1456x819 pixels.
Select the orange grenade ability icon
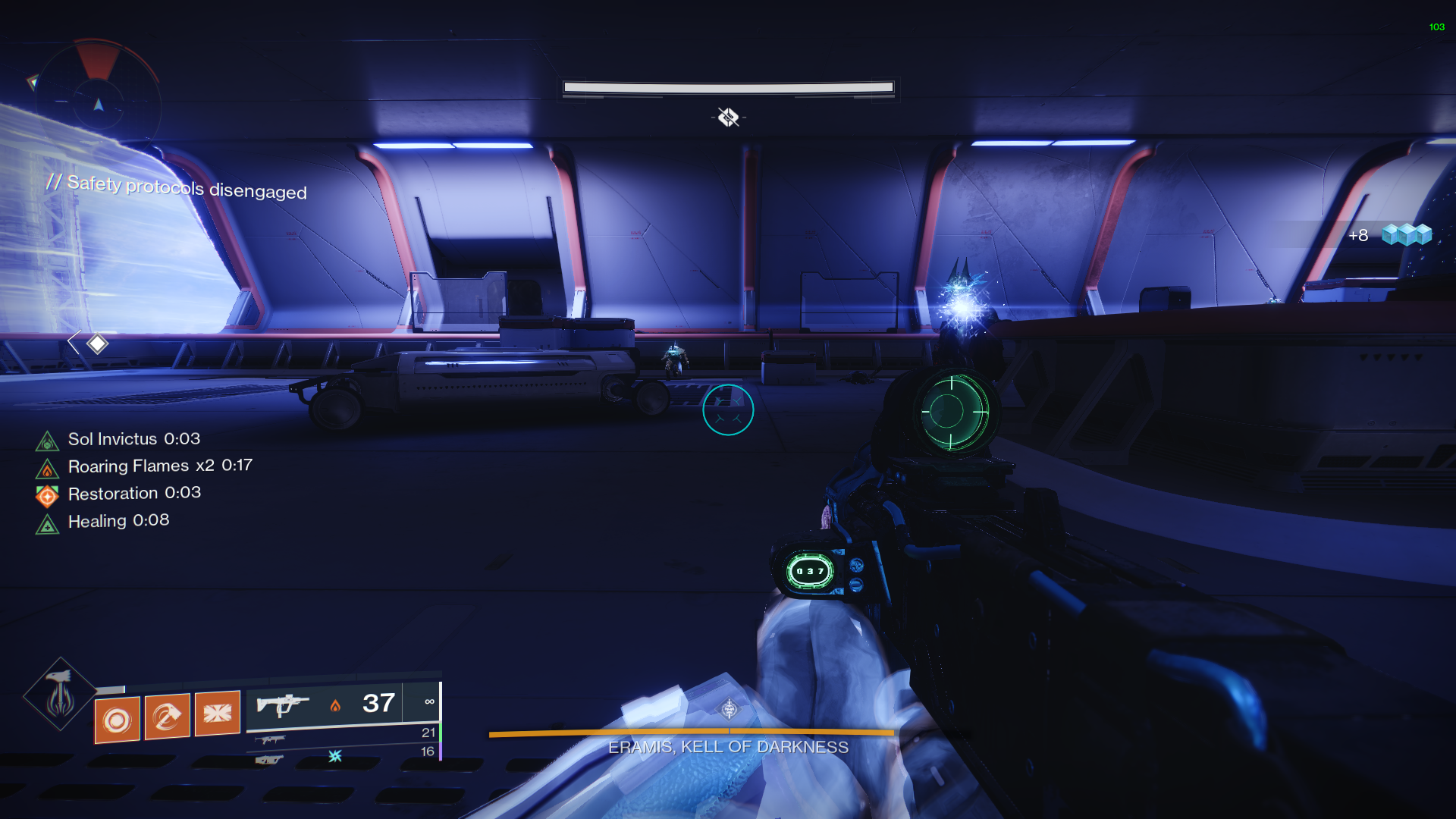(x=117, y=719)
